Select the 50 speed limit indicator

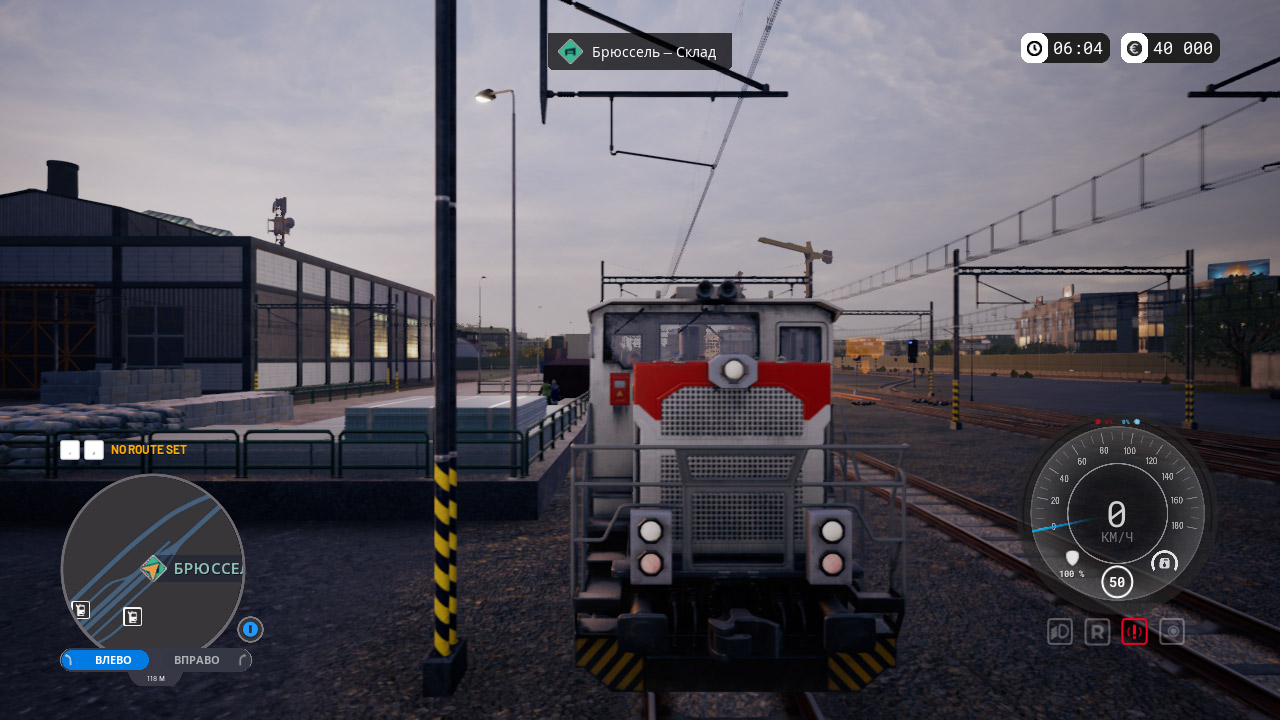click(1117, 581)
